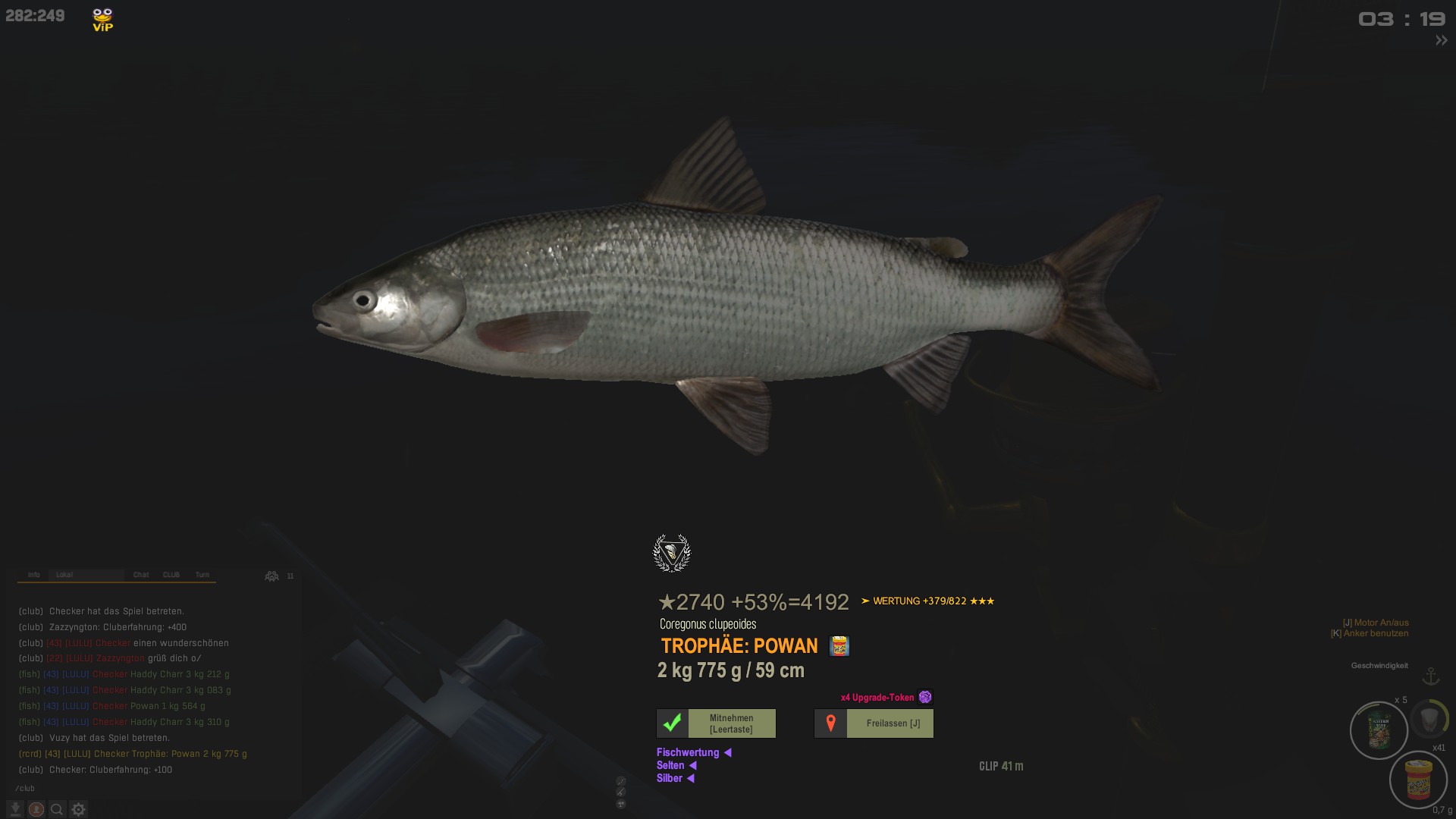Use the anchor icon
The width and height of the screenshot is (1456, 819).
click(1431, 676)
